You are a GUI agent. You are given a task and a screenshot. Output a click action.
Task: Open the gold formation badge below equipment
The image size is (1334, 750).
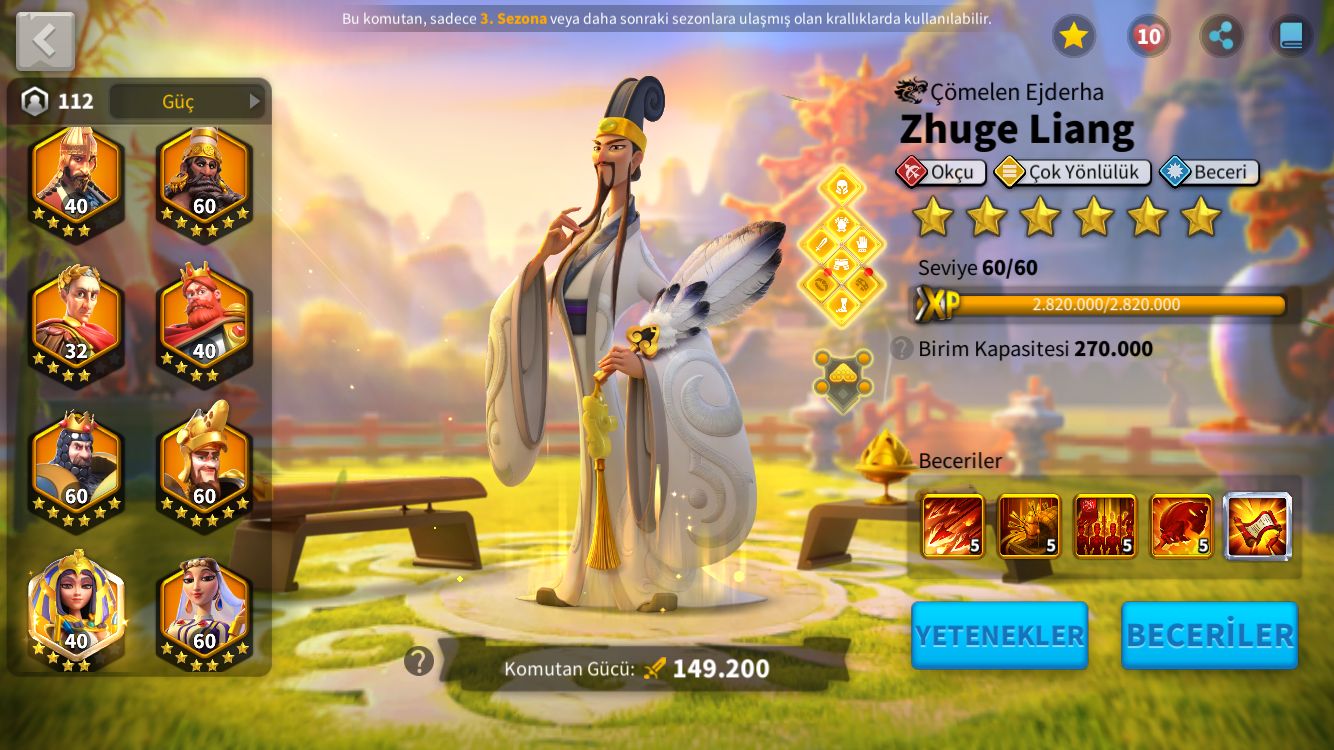point(842,379)
